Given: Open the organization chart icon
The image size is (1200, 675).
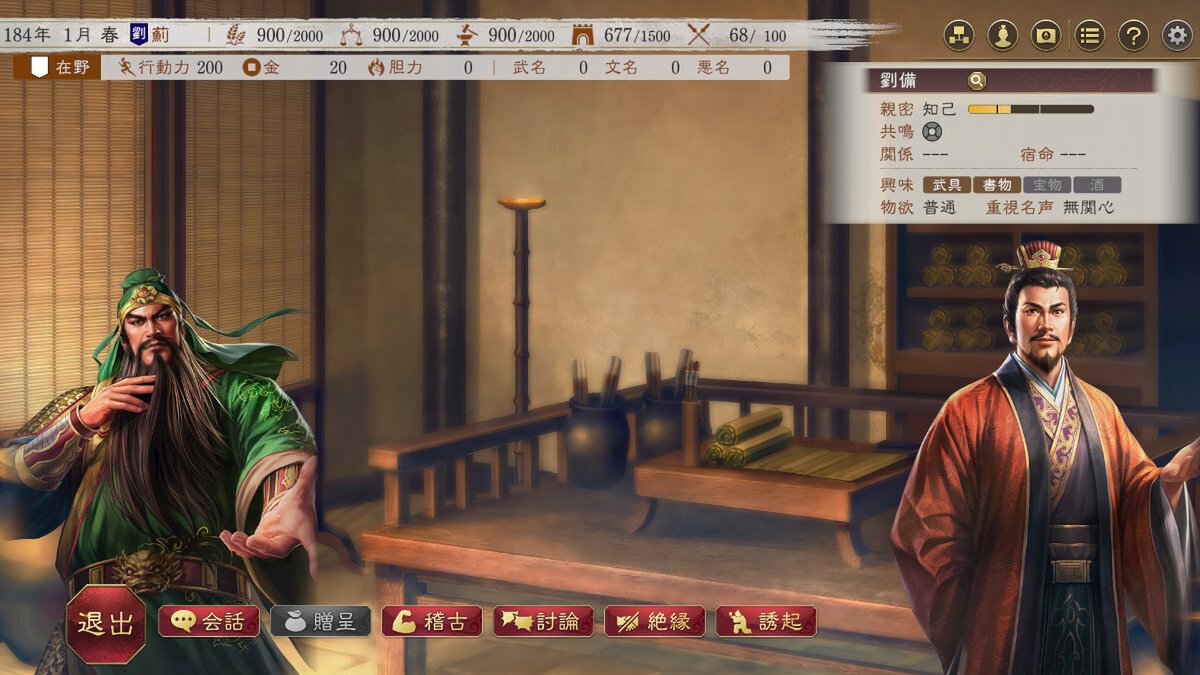Looking at the screenshot, I should point(960,36).
